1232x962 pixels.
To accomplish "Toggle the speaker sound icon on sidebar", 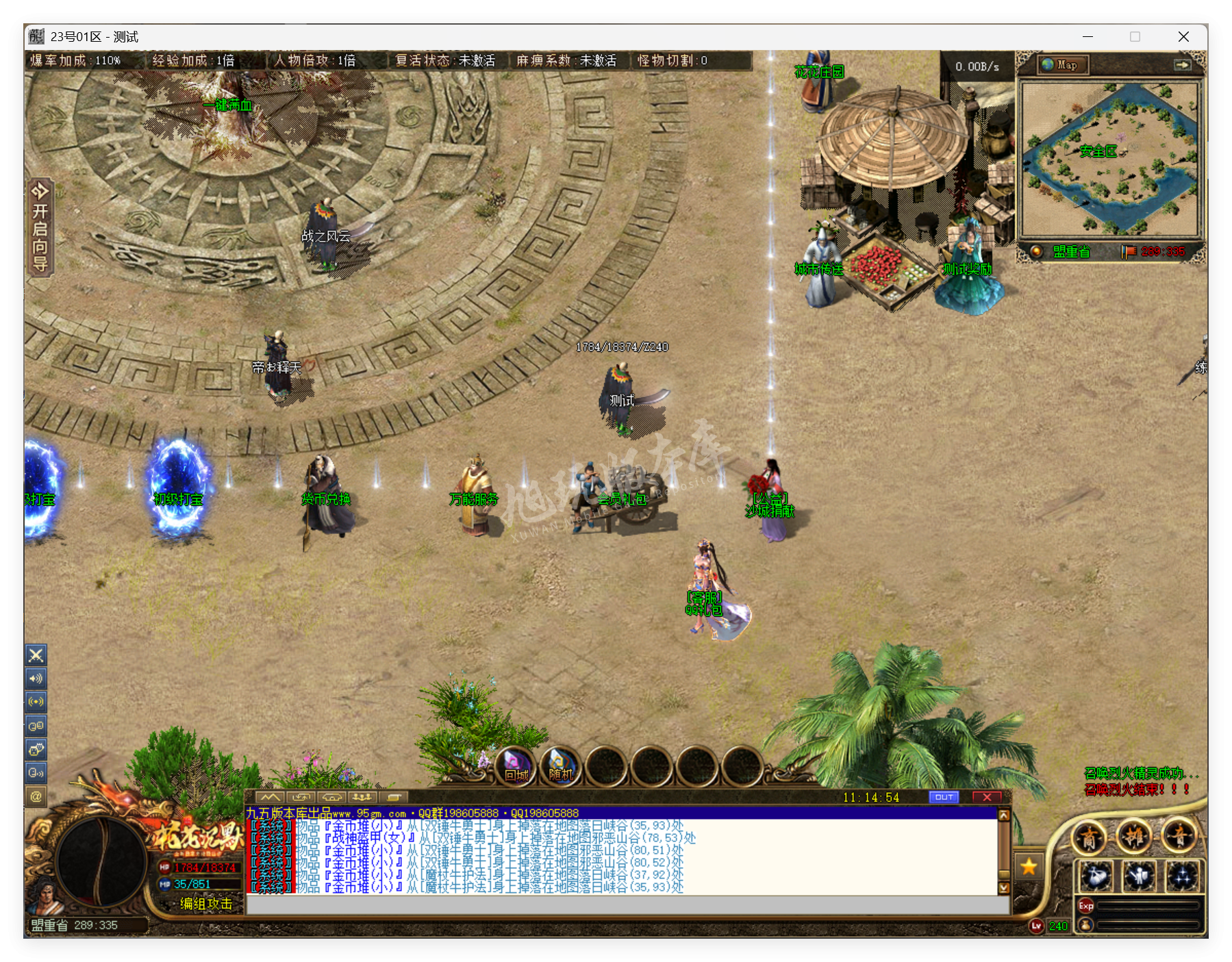I will point(36,678).
